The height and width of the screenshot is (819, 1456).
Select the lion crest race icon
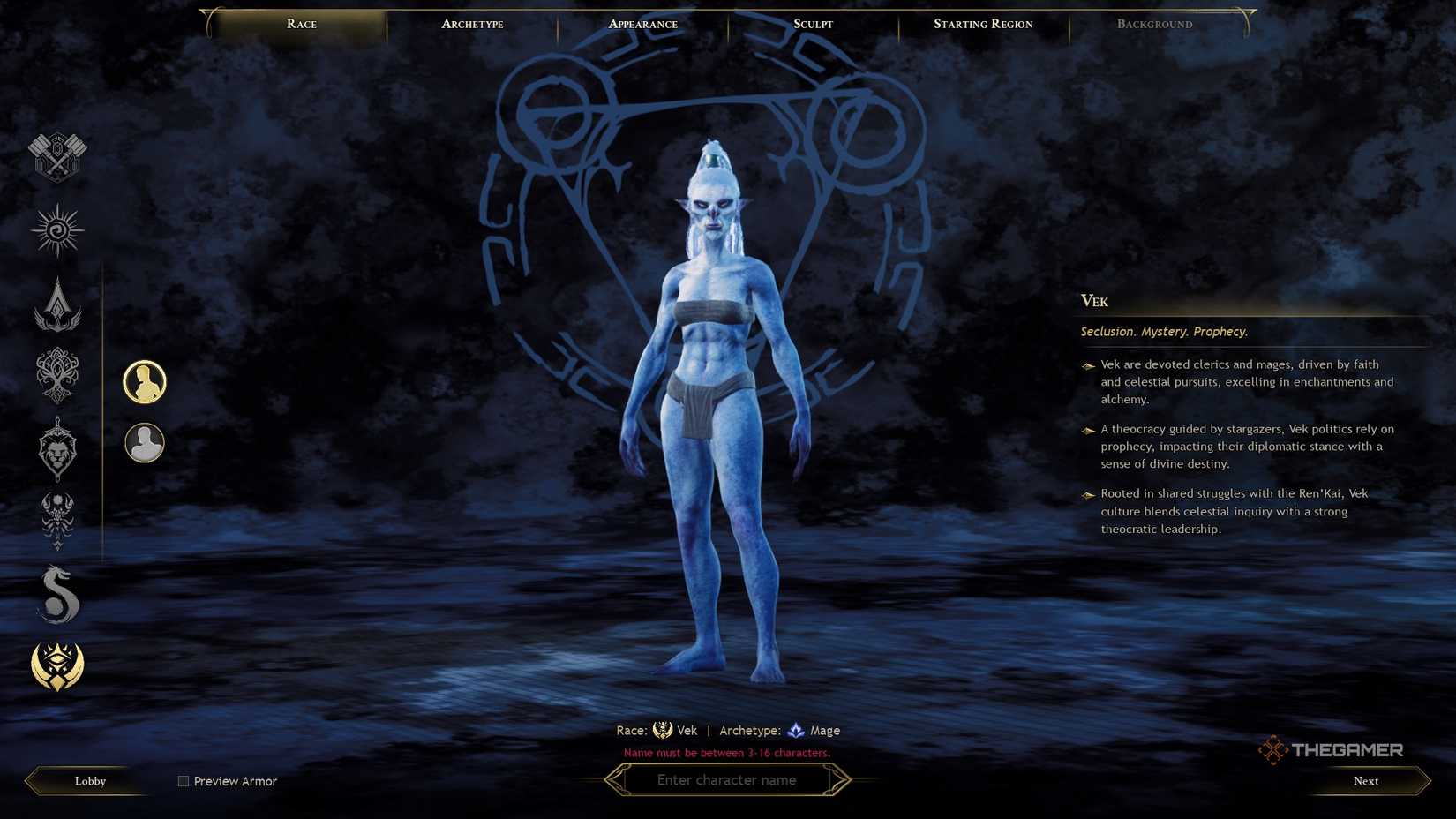pos(56,450)
